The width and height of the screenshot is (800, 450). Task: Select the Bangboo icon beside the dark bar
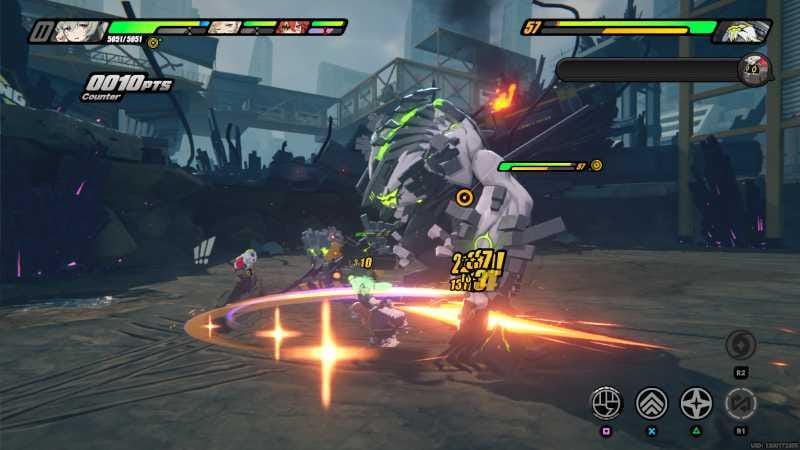coord(755,70)
